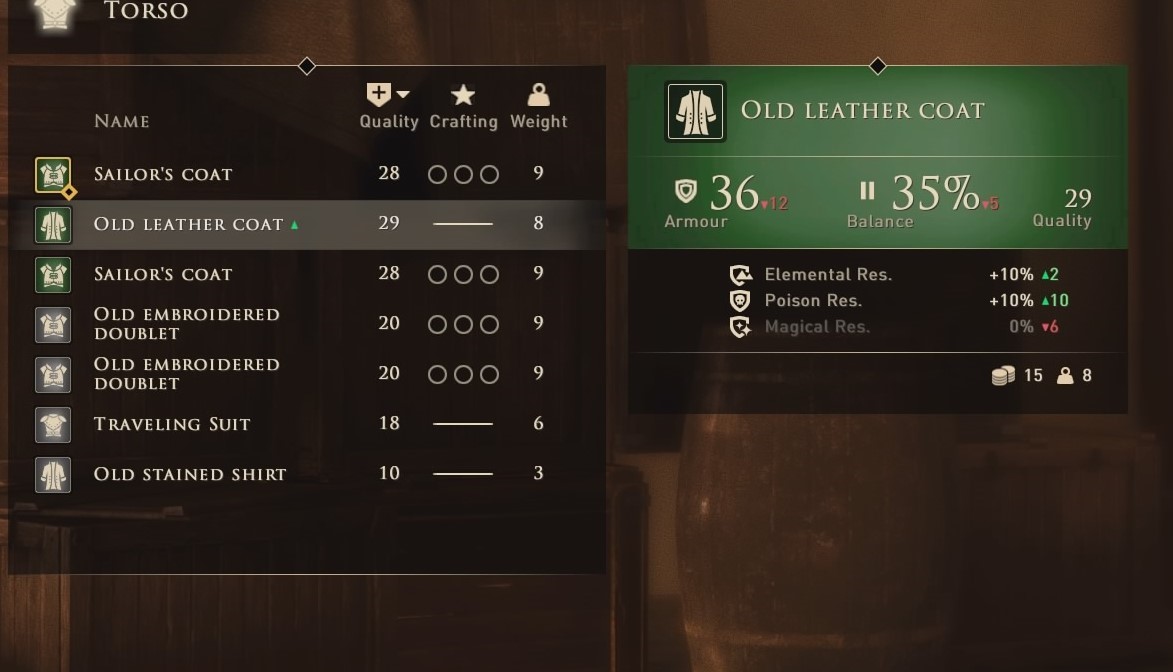
Task: Select the Old stained shirt item
Action: pos(190,474)
